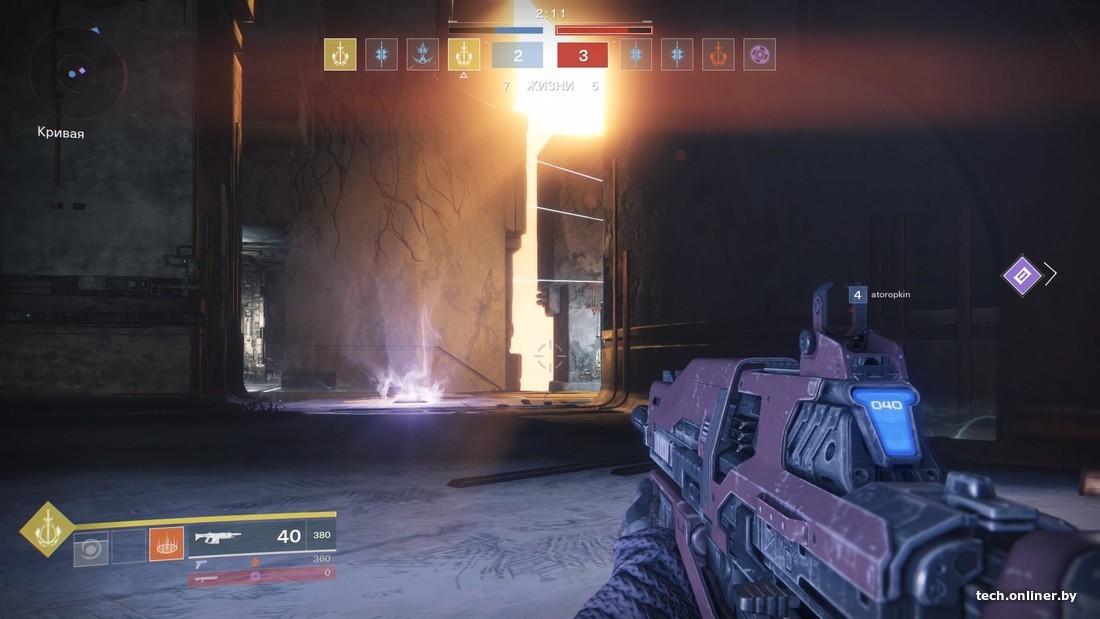Switch to the sidearm weapon row
Screen dimensions: 1100x619
261,560
